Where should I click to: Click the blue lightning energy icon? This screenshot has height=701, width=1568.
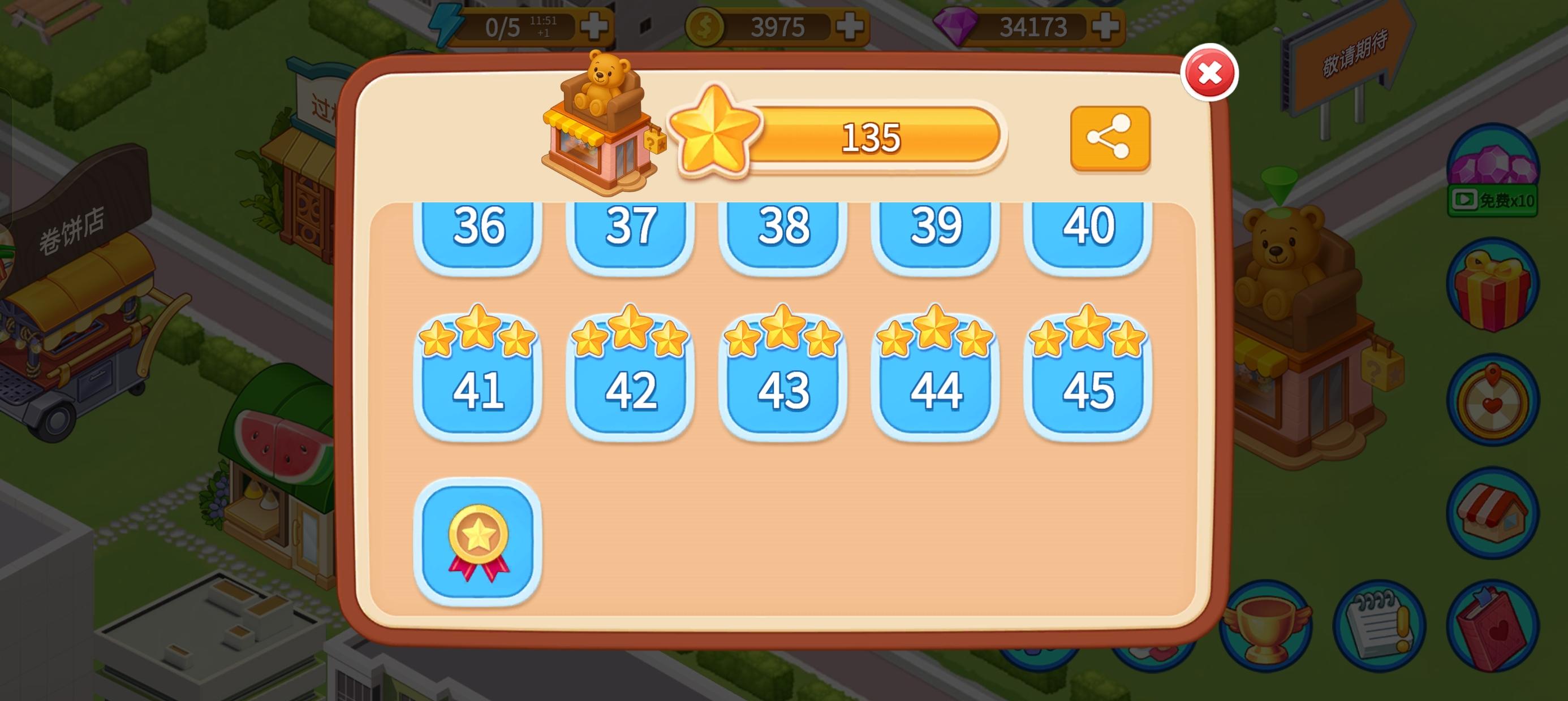click(x=446, y=24)
